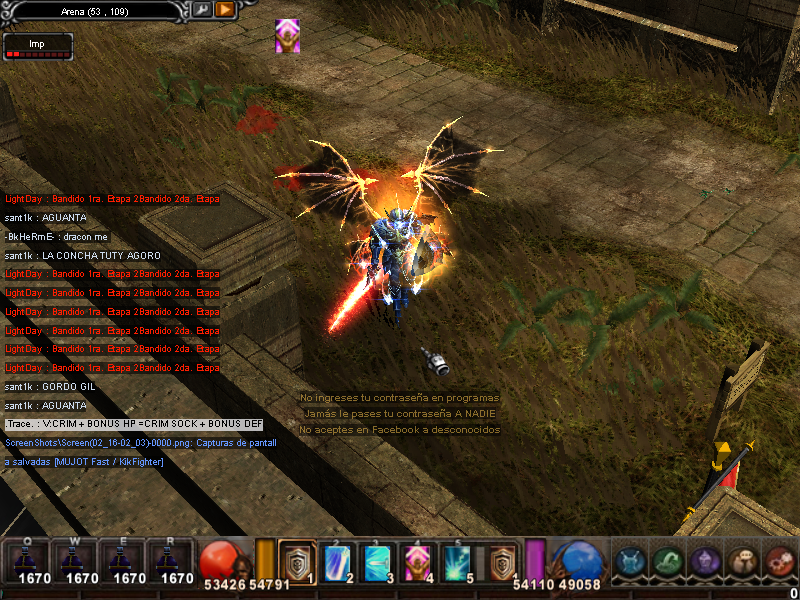The width and height of the screenshot is (800, 600).
Task: Open the blue round menu button
Action: 632,562
